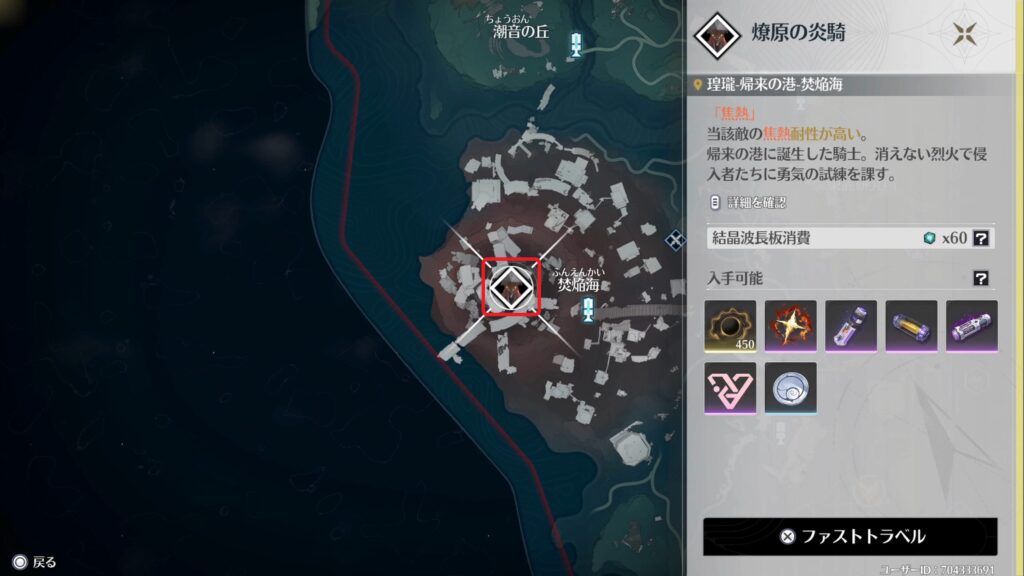Select the teleport beacon beside 焚焔海
The height and width of the screenshot is (576, 1024).
588,312
